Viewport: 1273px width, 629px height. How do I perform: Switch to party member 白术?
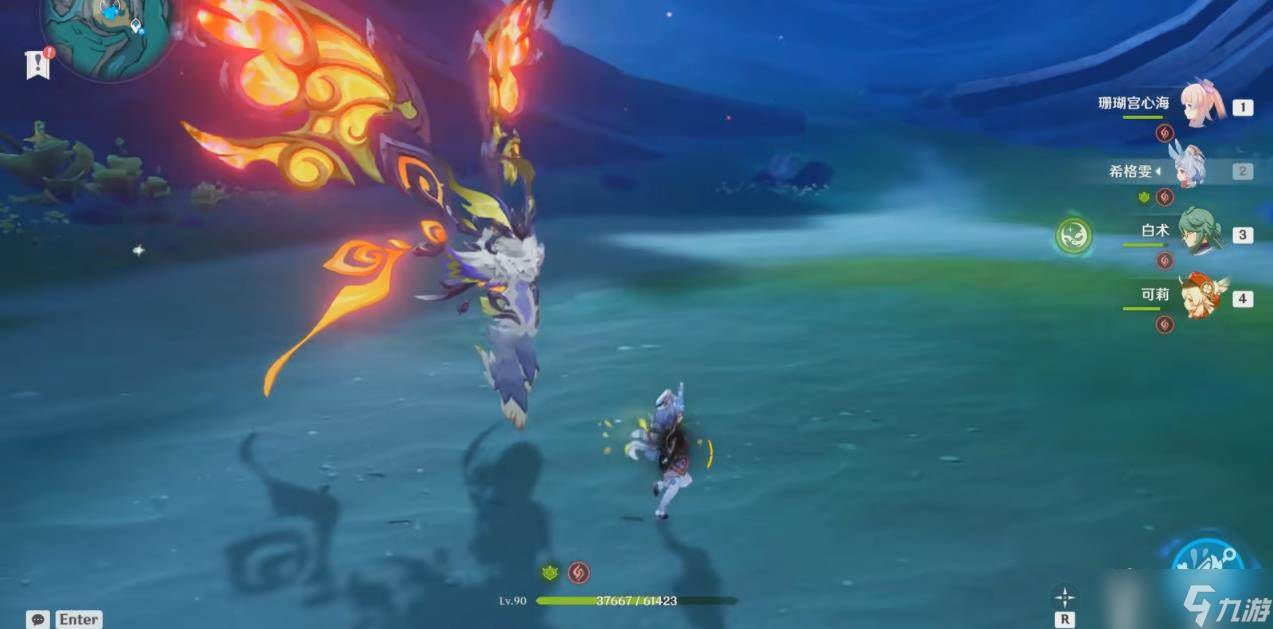click(1198, 234)
